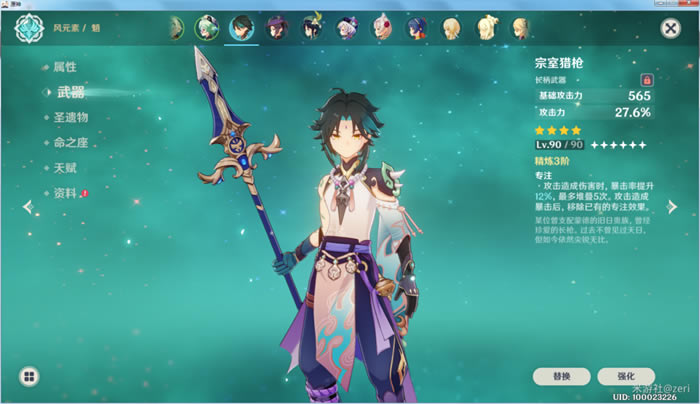The image size is (700, 404).
Task: Click the 替换 switch weapon button
Action: (562, 376)
